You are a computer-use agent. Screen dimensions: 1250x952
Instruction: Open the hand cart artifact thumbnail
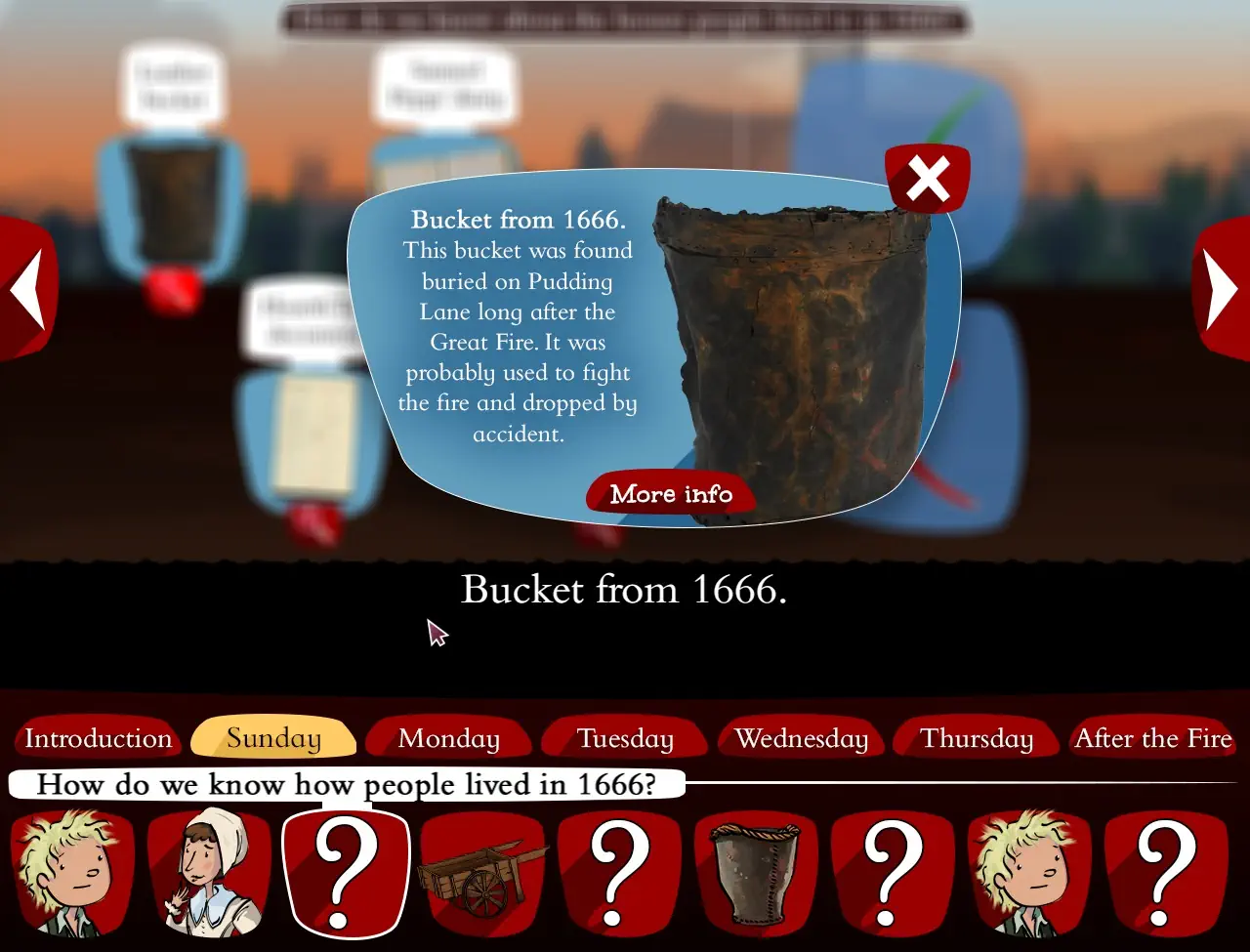click(x=483, y=874)
